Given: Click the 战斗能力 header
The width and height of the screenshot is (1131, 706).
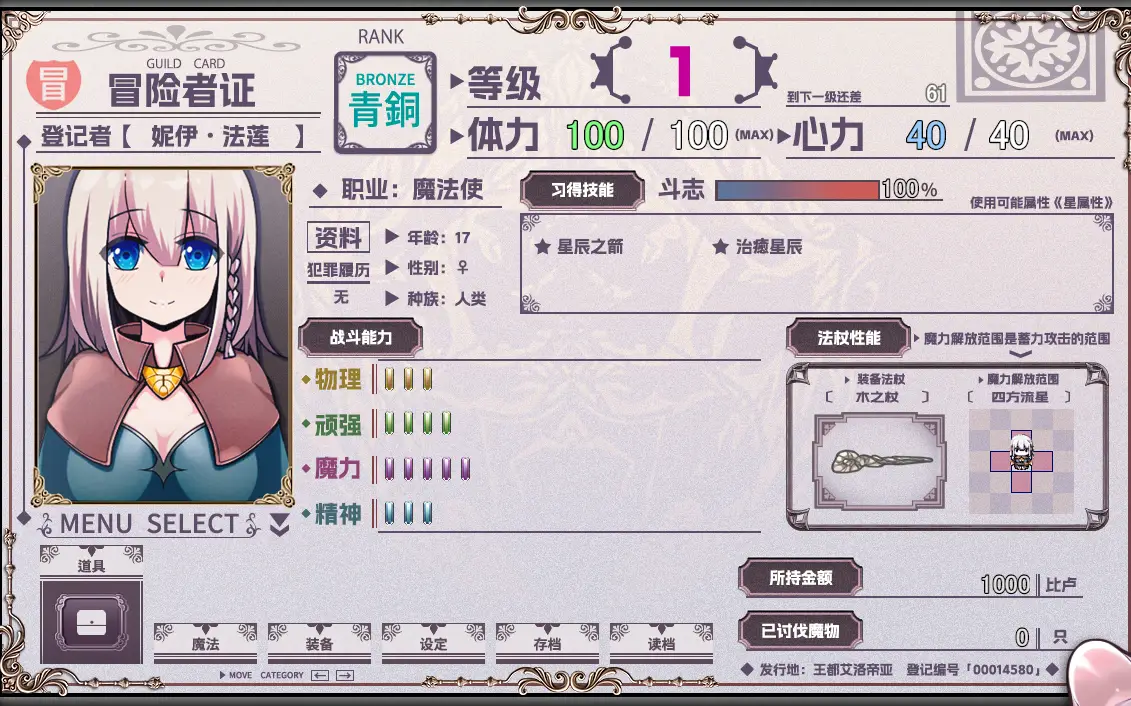Looking at the screenshot, I should pos(360,338).
